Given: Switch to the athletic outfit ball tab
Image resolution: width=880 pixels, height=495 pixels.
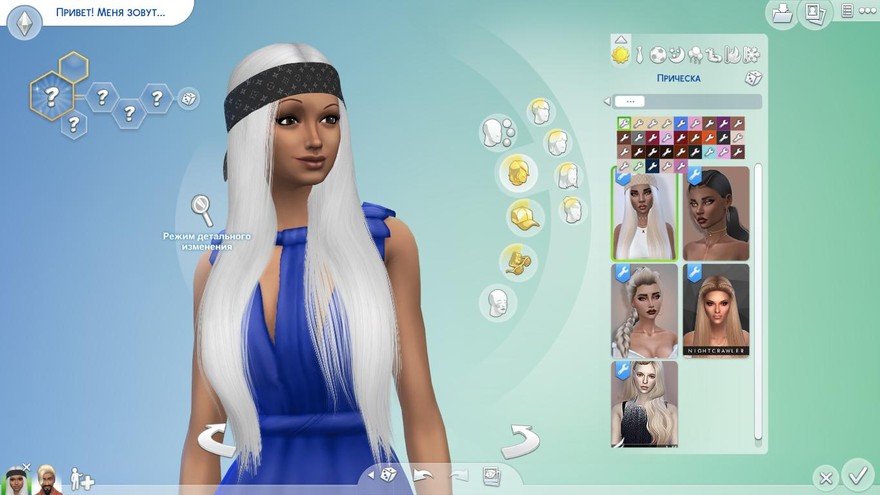Looking at the screenshot, I should point(658,55).
